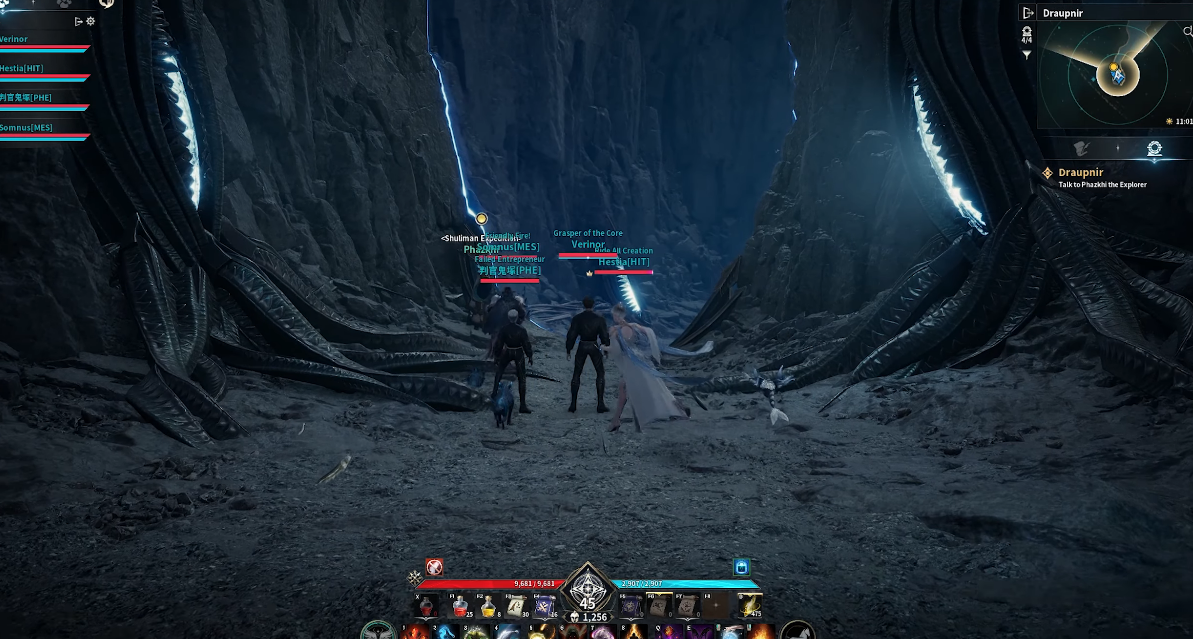1193x639 pixels.
Task: Select Somnus[MES] in the party list
Action: 26,127
